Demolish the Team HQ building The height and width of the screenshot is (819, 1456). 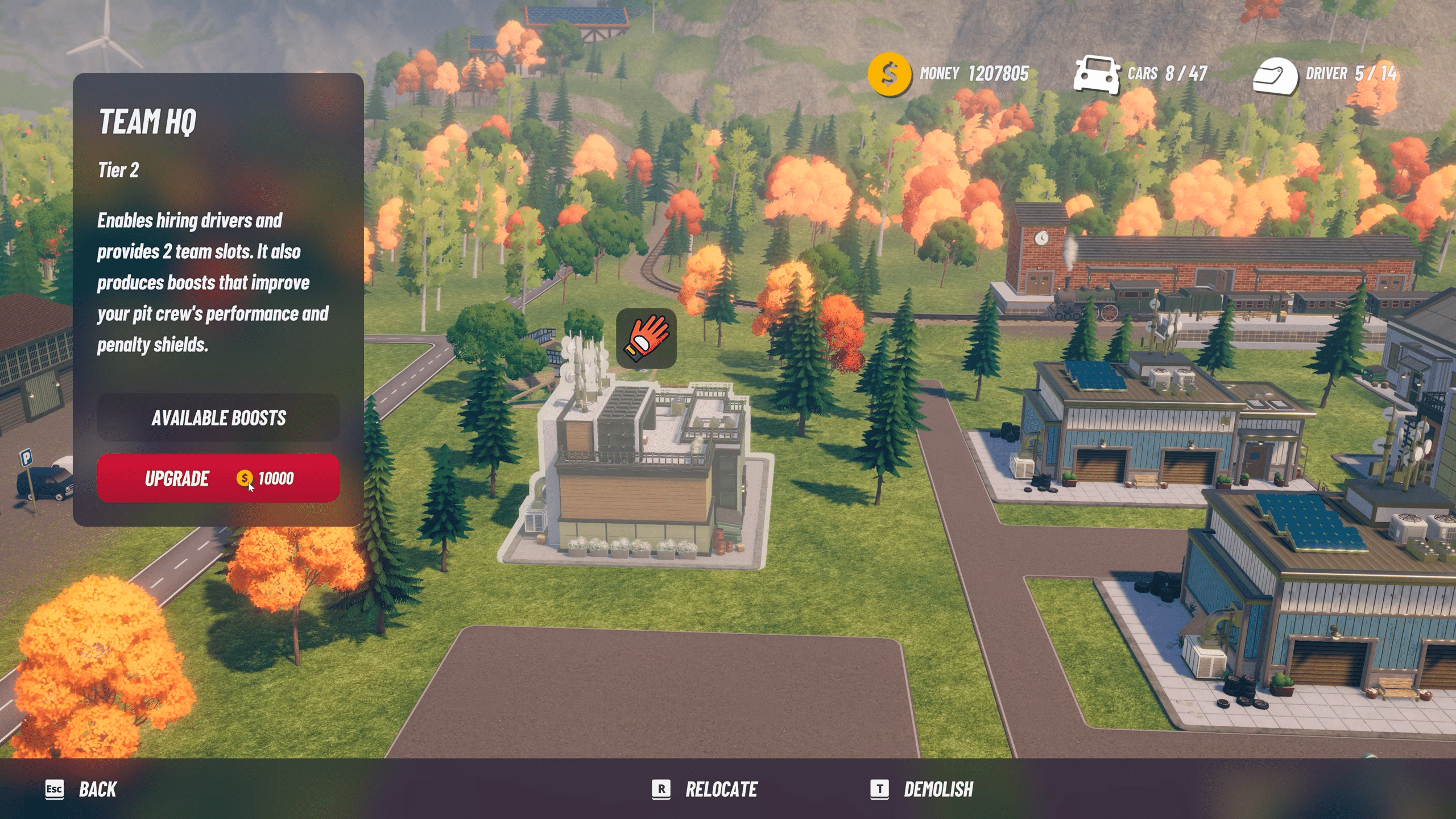pos(922,789)
